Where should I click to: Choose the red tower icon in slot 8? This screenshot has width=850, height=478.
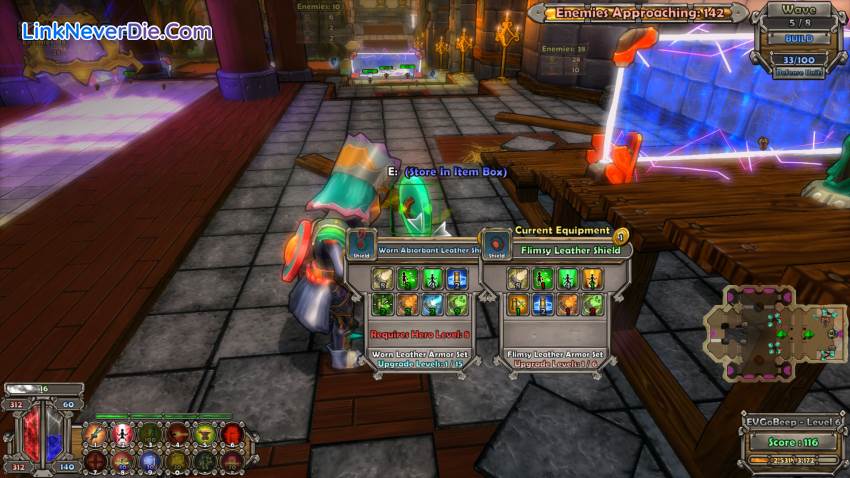pyautogui.click(x=122, y=460)
